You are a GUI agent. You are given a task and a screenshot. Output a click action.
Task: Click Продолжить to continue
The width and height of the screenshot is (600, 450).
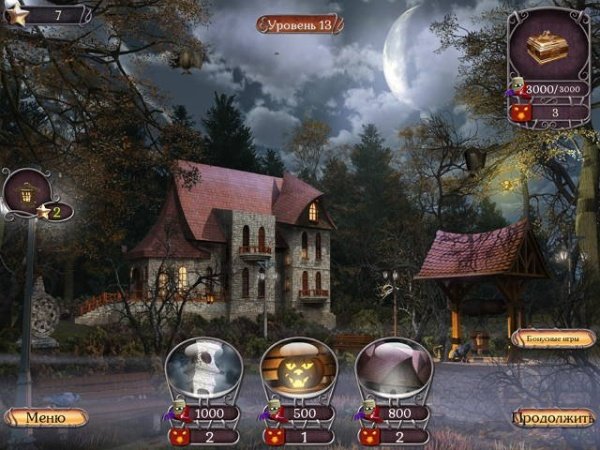click(x=553, y=418)
